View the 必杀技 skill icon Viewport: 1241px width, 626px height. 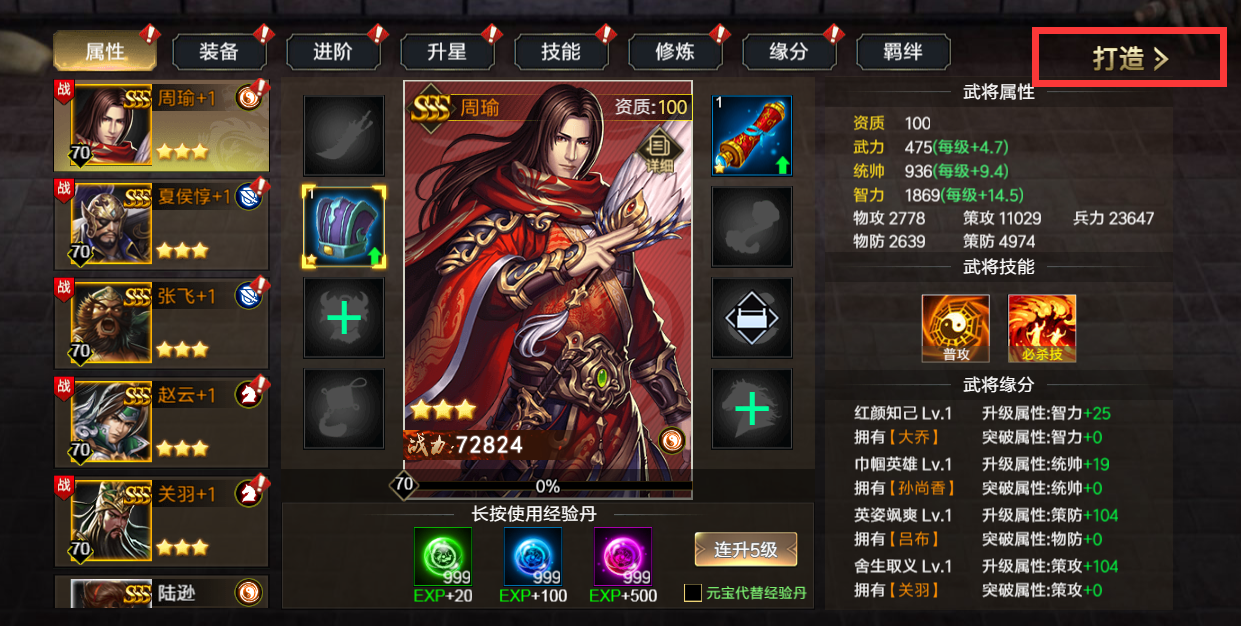1041,328
